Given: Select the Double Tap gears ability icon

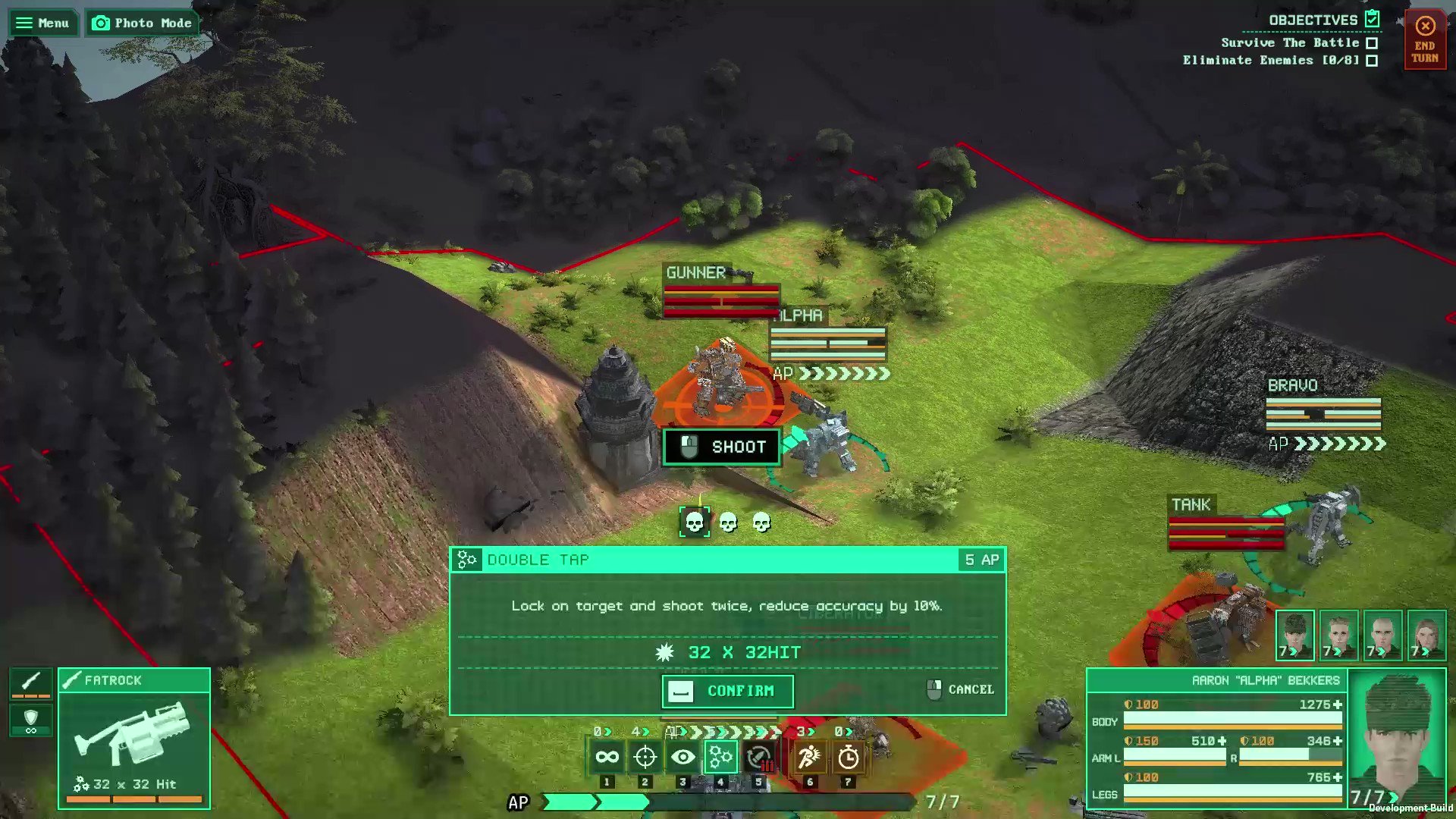Looking at the screenshot, I should (720, 756).
